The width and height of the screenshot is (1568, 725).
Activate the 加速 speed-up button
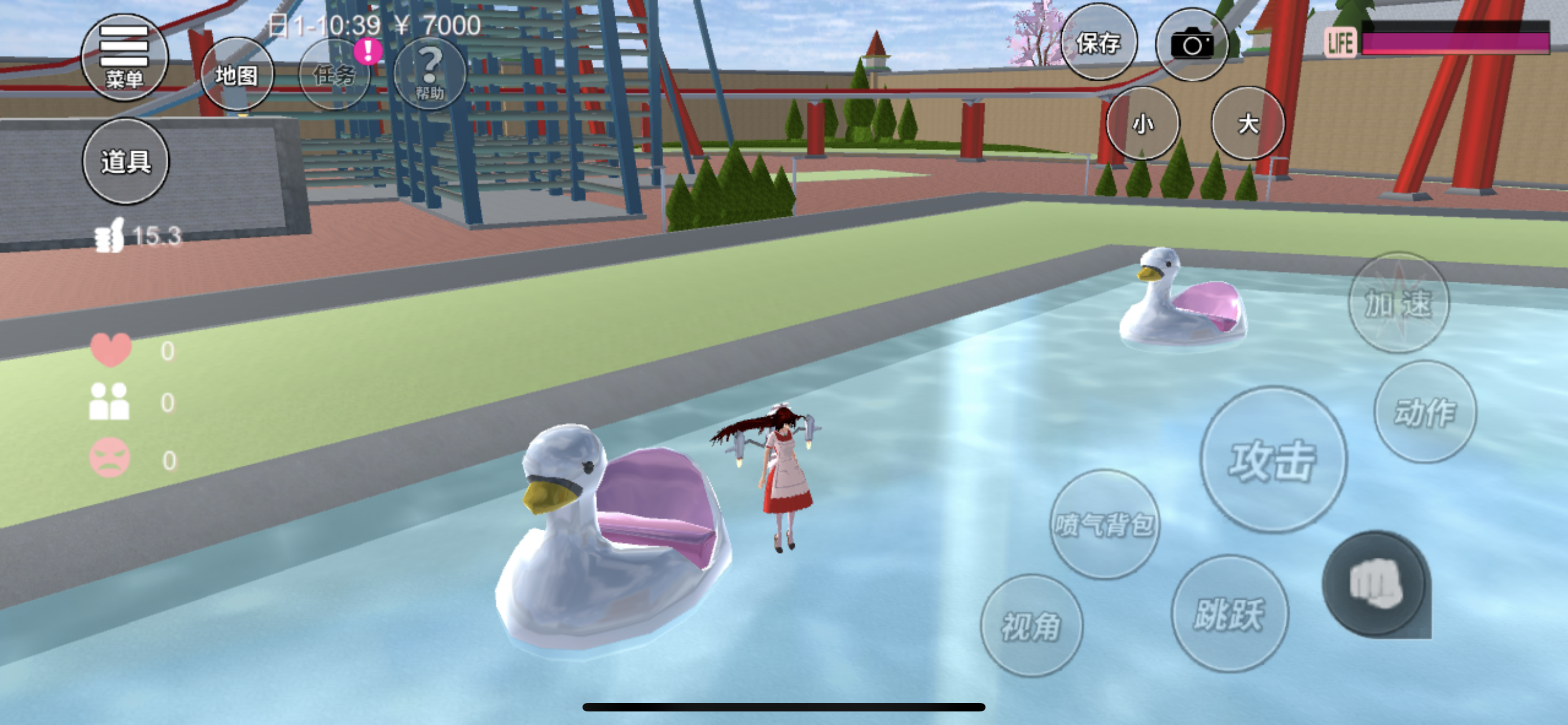click(x=1398, y=303)
